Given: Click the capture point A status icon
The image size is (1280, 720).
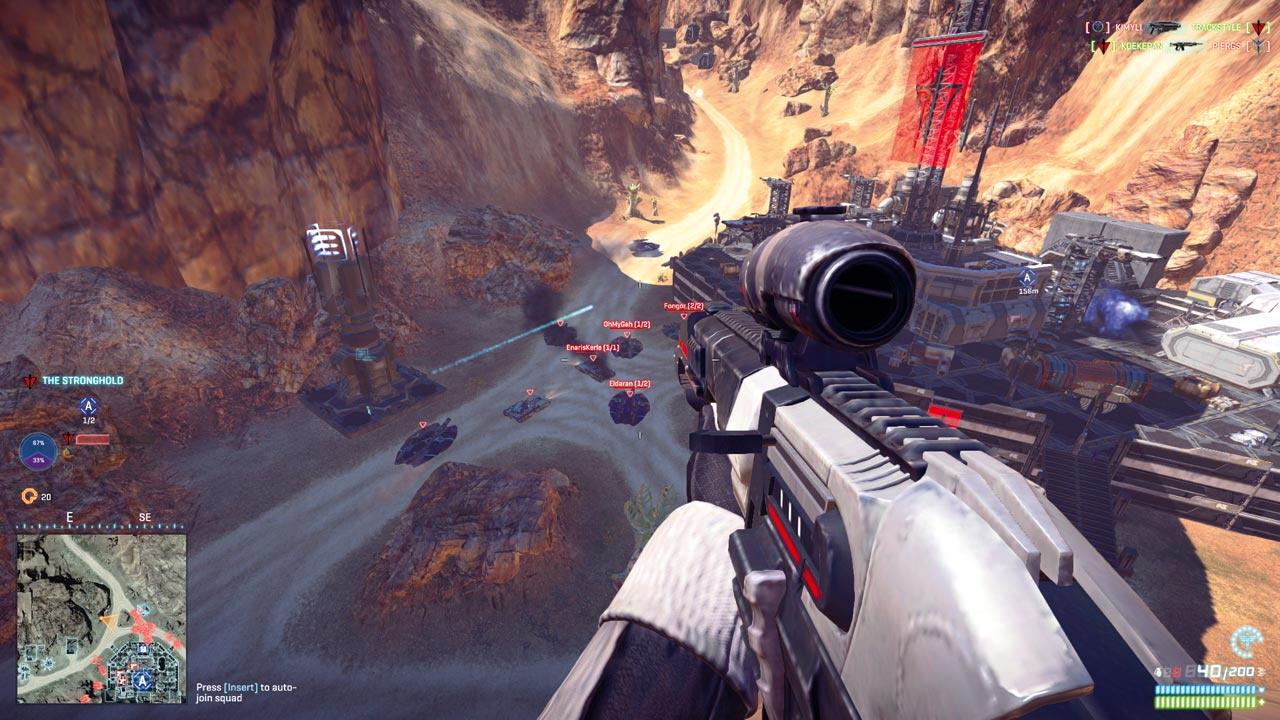Looking at the screenshot, I should 88,406.
